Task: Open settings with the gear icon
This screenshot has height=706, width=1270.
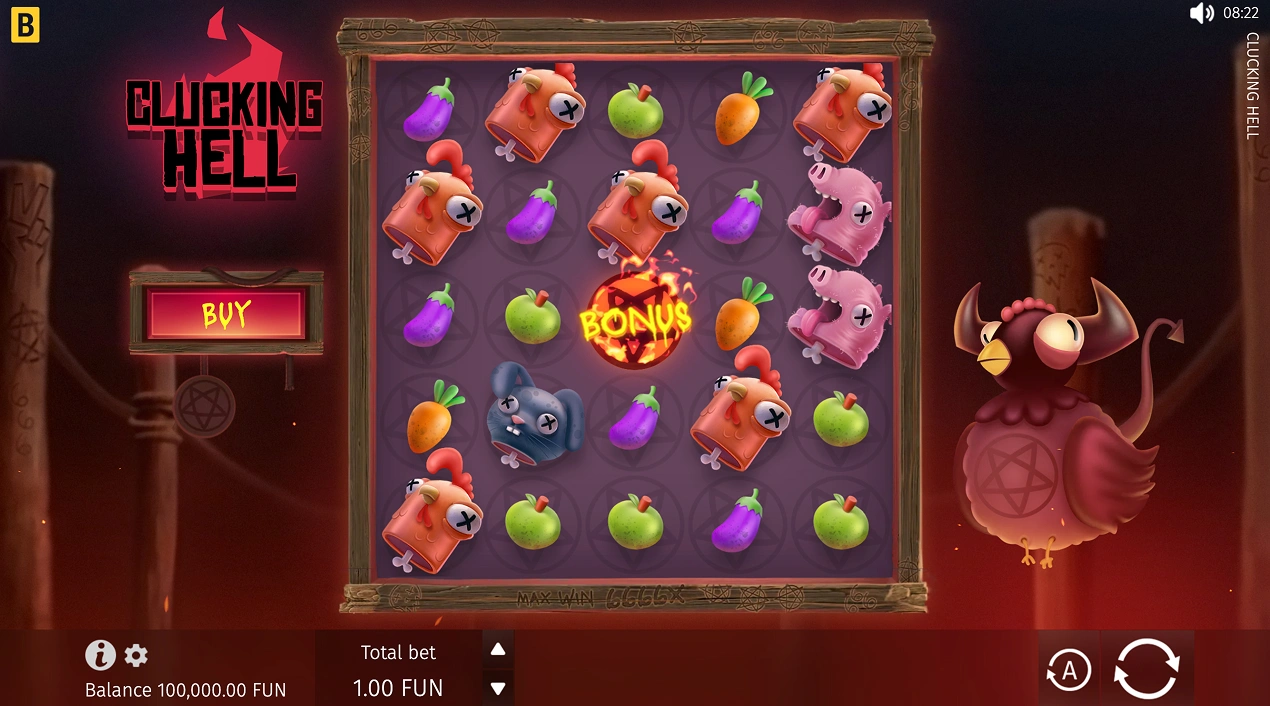Action: (136, 656)
